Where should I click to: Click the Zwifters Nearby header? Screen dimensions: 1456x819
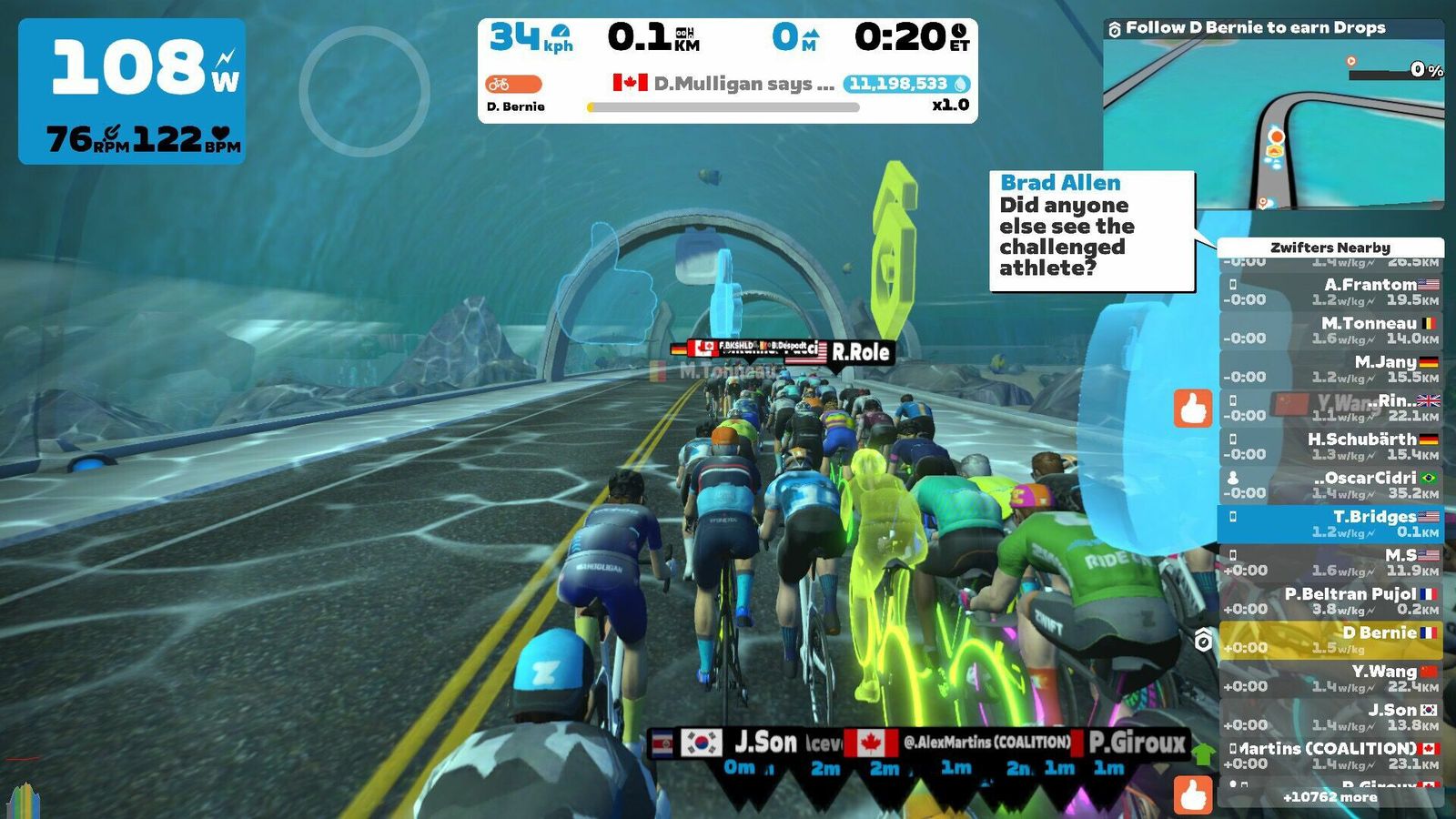1330,248
